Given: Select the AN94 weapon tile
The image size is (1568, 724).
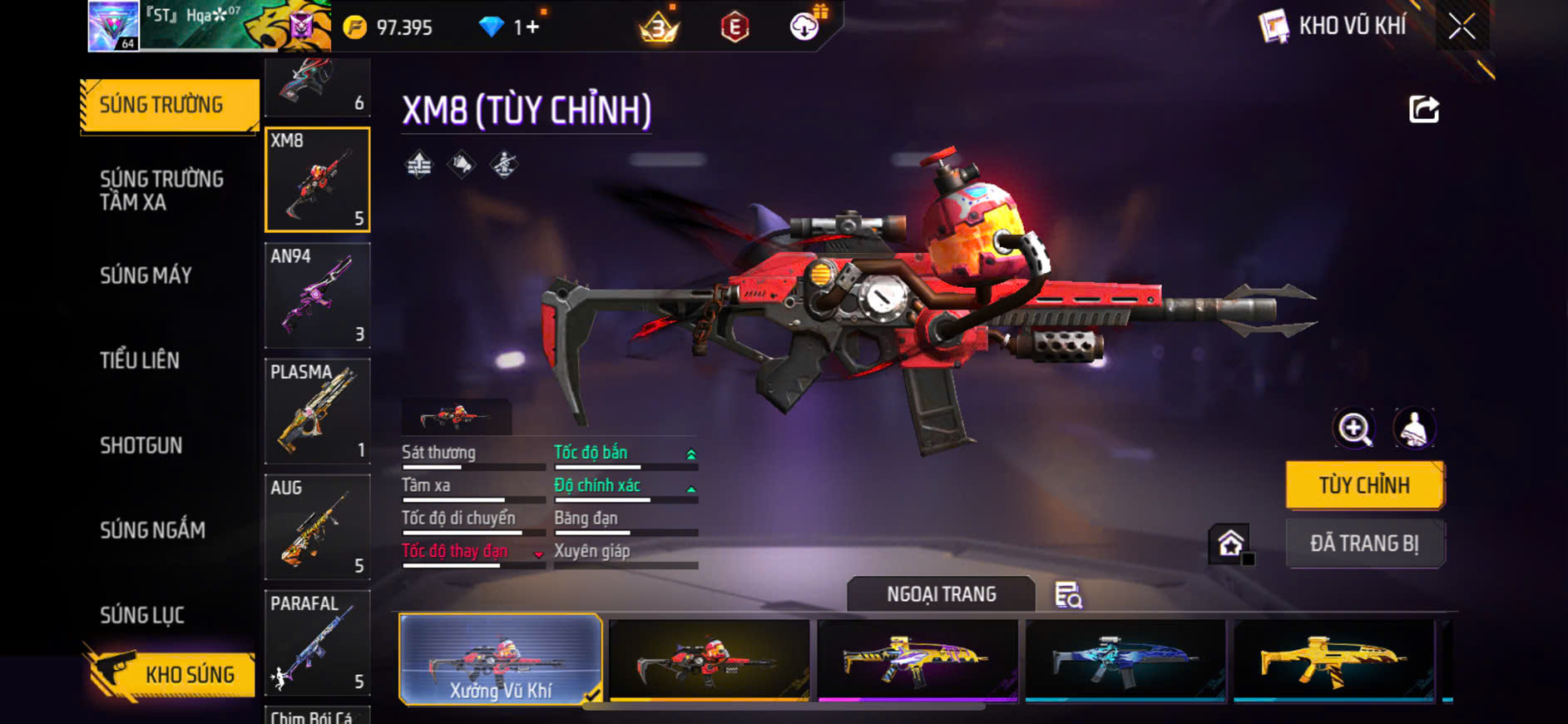Looking at the screenshot, I should pos(317,295).
